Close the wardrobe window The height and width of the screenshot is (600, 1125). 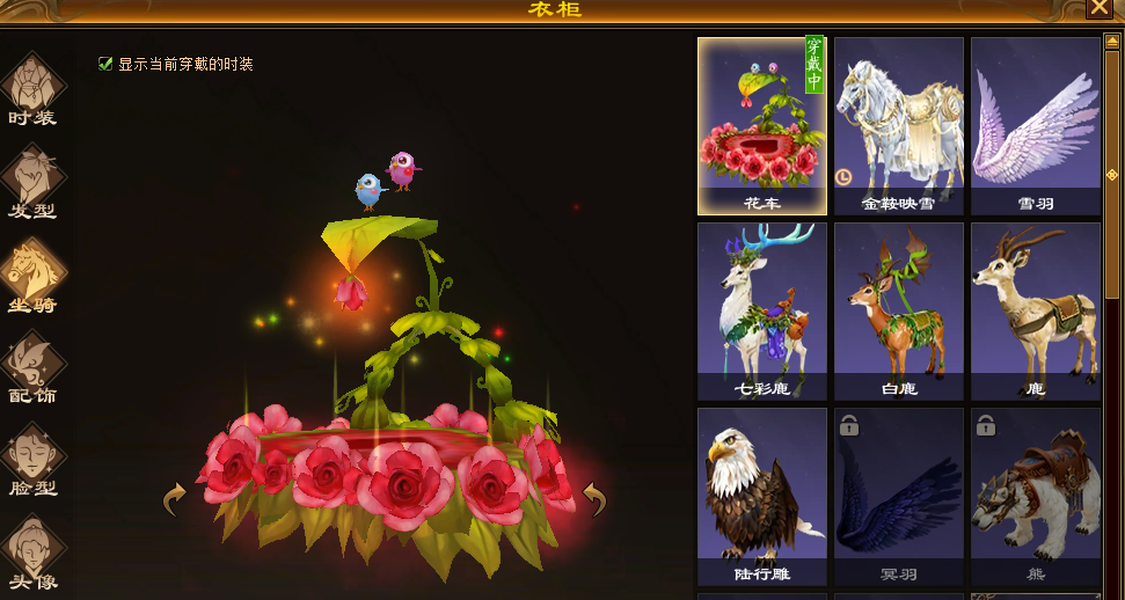(1099, 8)
